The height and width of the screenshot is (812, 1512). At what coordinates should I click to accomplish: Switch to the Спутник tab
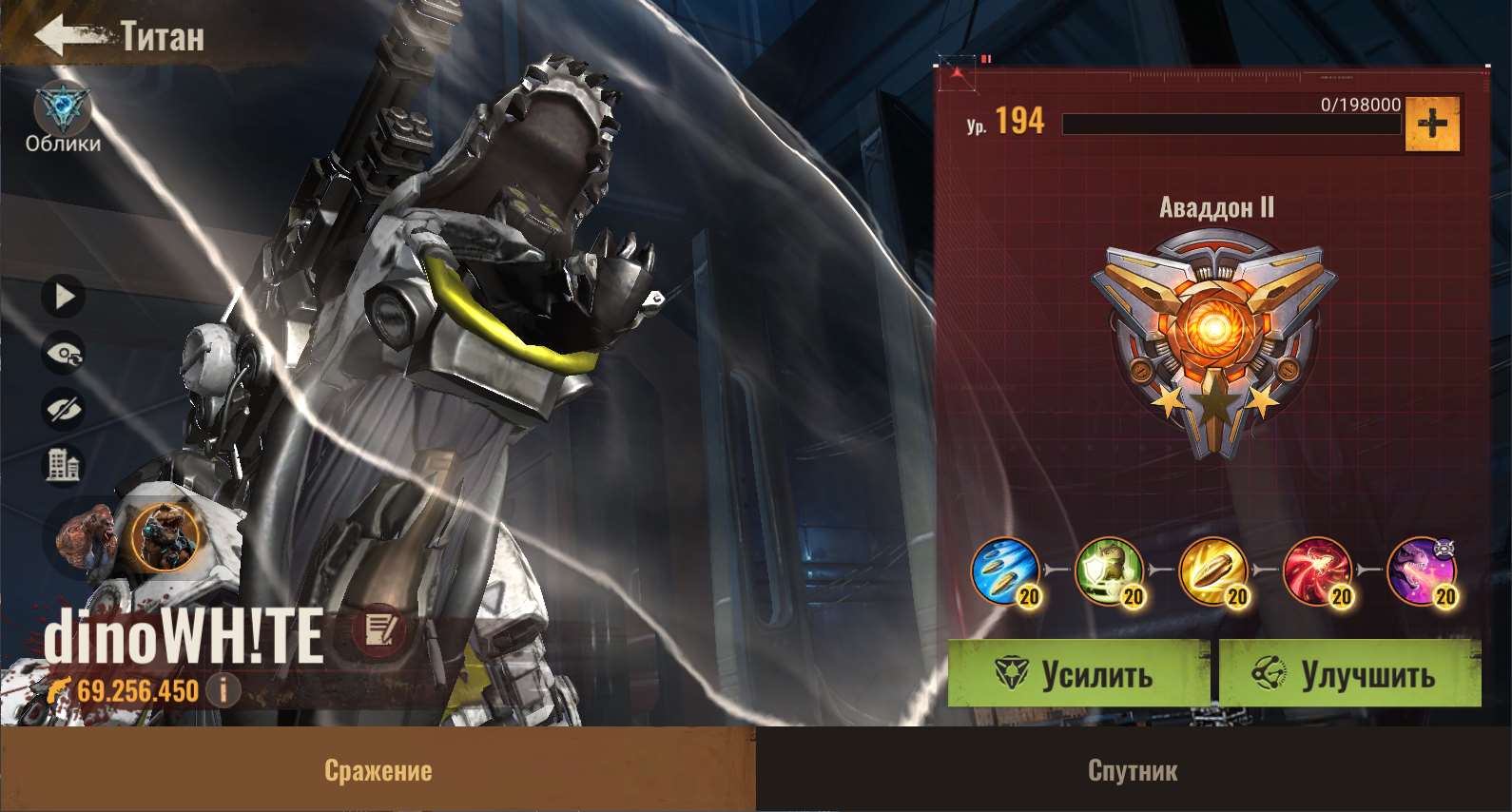(x=1134, y=770)
